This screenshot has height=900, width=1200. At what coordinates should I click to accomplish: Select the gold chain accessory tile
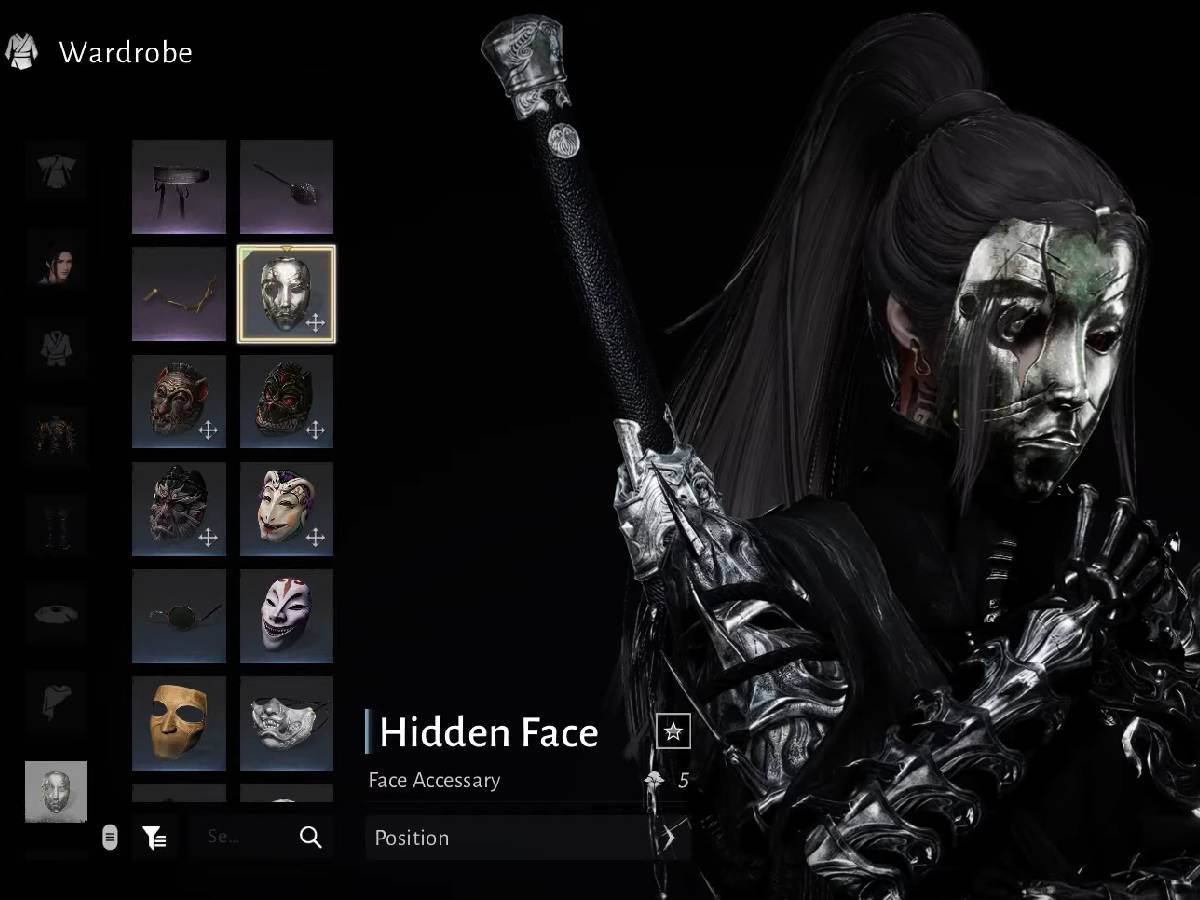pos(179,295)
